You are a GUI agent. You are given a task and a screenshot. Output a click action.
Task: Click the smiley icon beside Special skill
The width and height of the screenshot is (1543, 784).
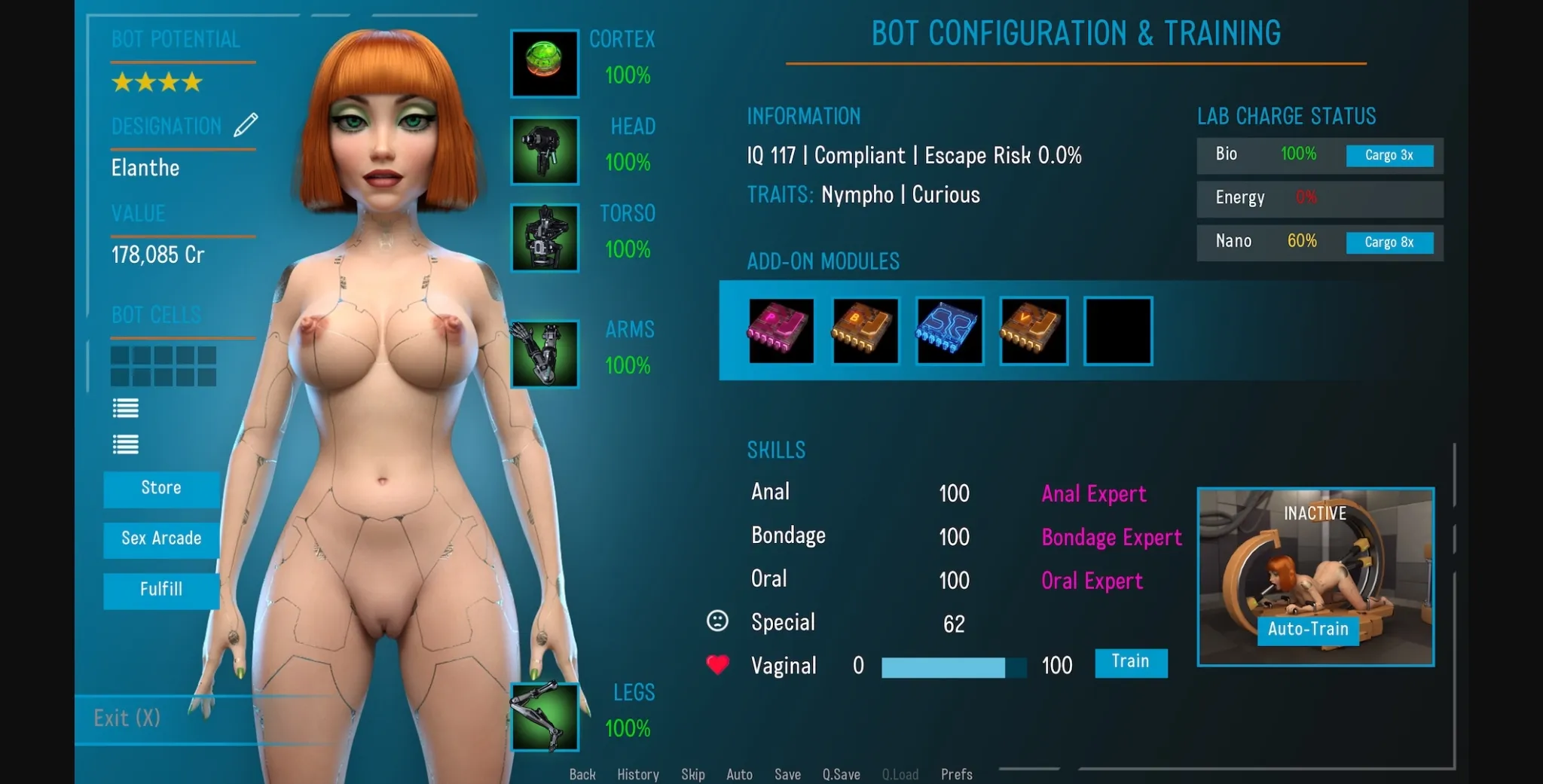[717, 621]
